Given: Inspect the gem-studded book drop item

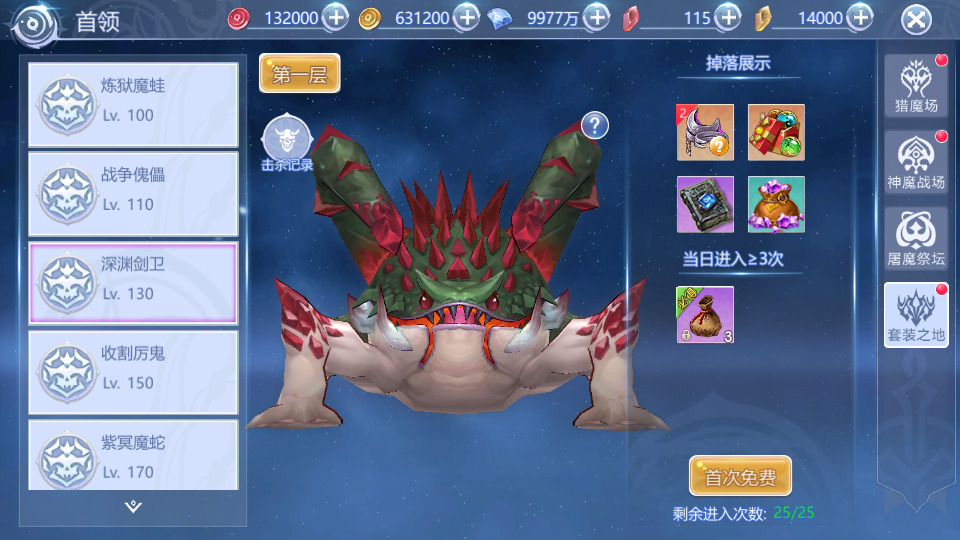Looking at the screenshot, I should tap(705, 204).
